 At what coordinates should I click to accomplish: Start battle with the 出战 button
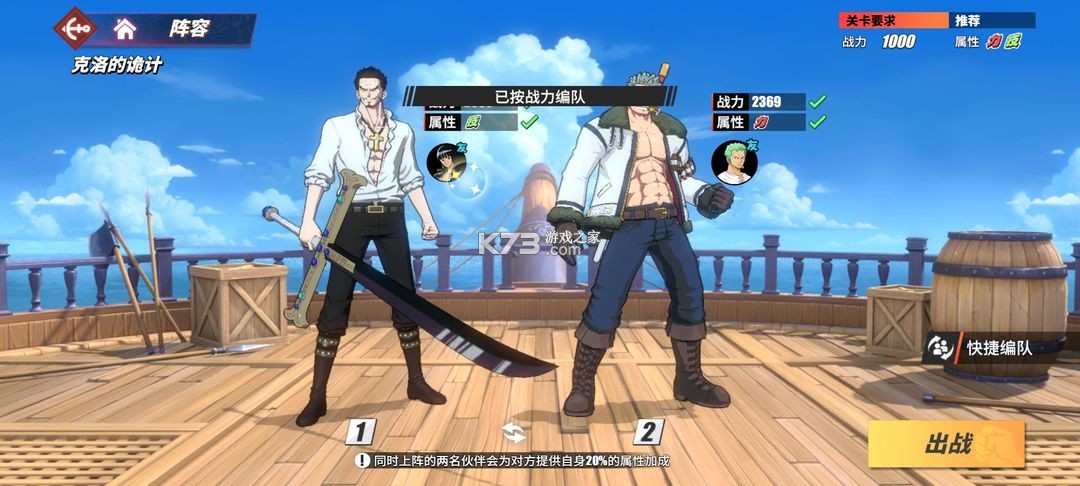pos(946,444)
